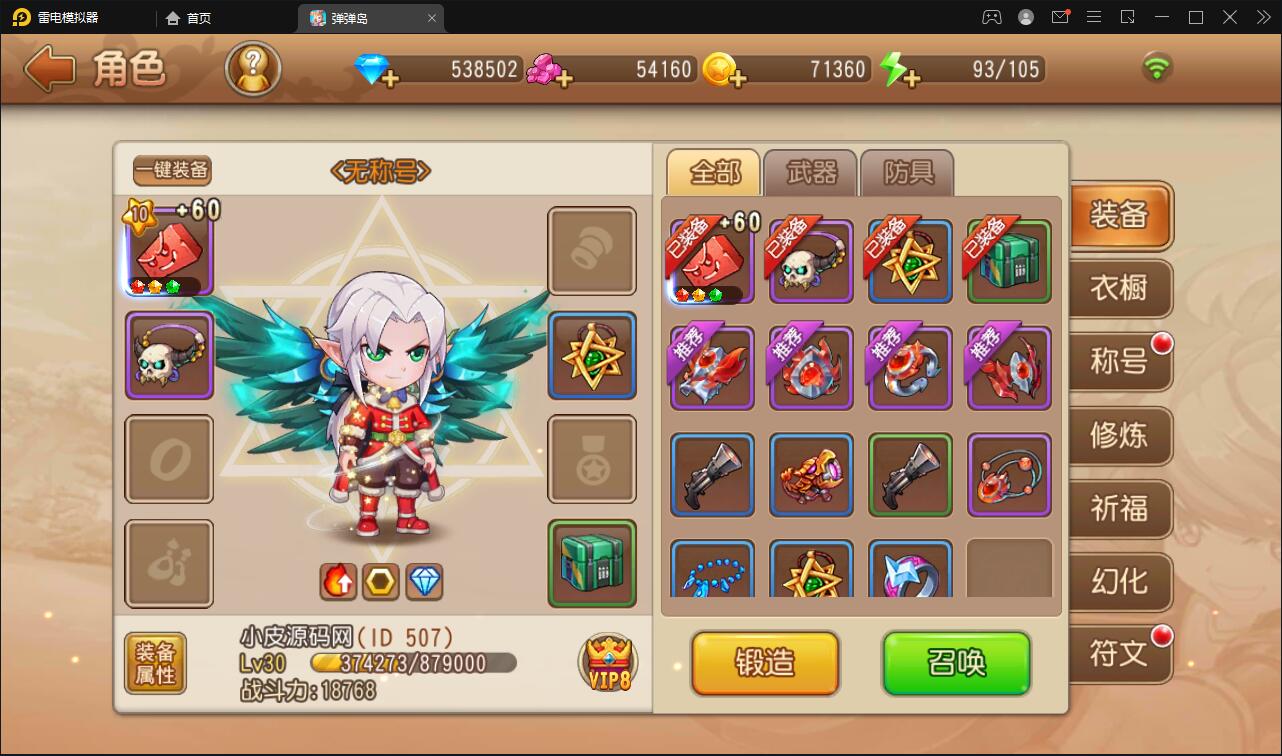Open the question mark character portrait icon
1282x756 pixels.
[x=253, y=70]
